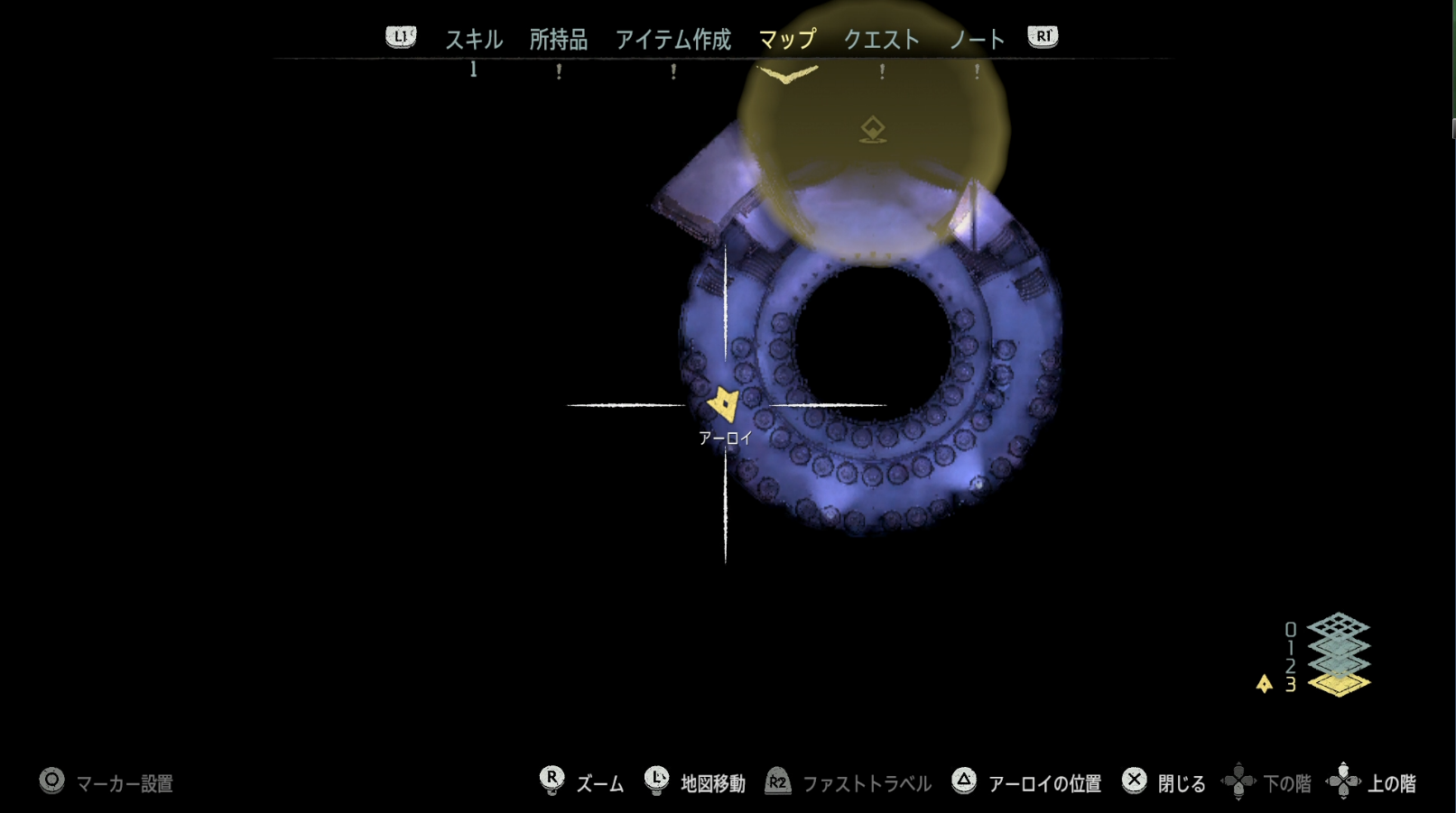Click the マーカー設置 label

124,784
